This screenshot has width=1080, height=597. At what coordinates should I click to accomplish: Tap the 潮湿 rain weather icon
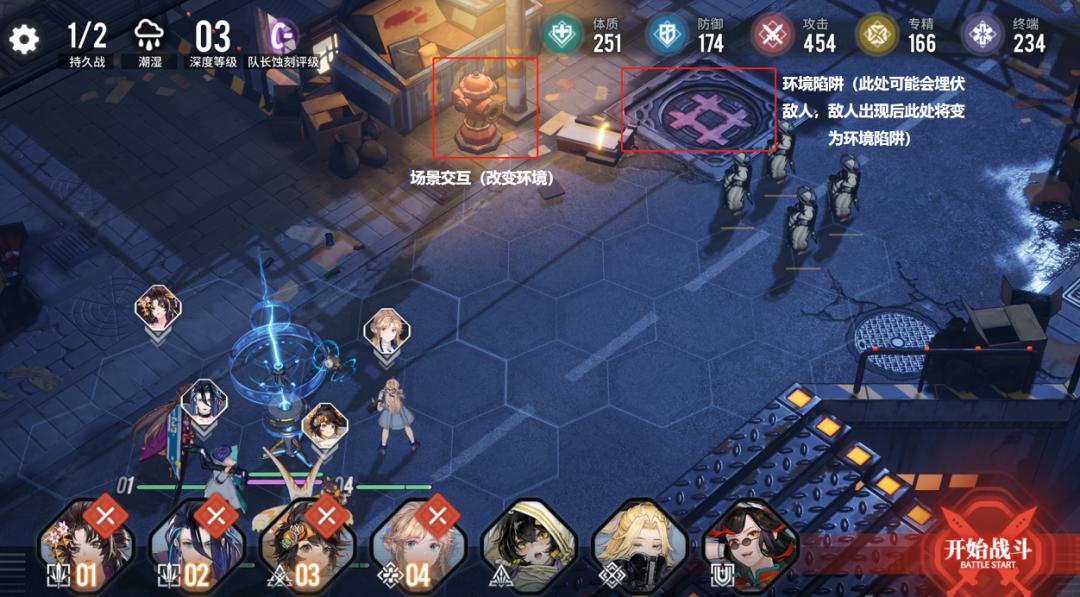tap(149, 36)
